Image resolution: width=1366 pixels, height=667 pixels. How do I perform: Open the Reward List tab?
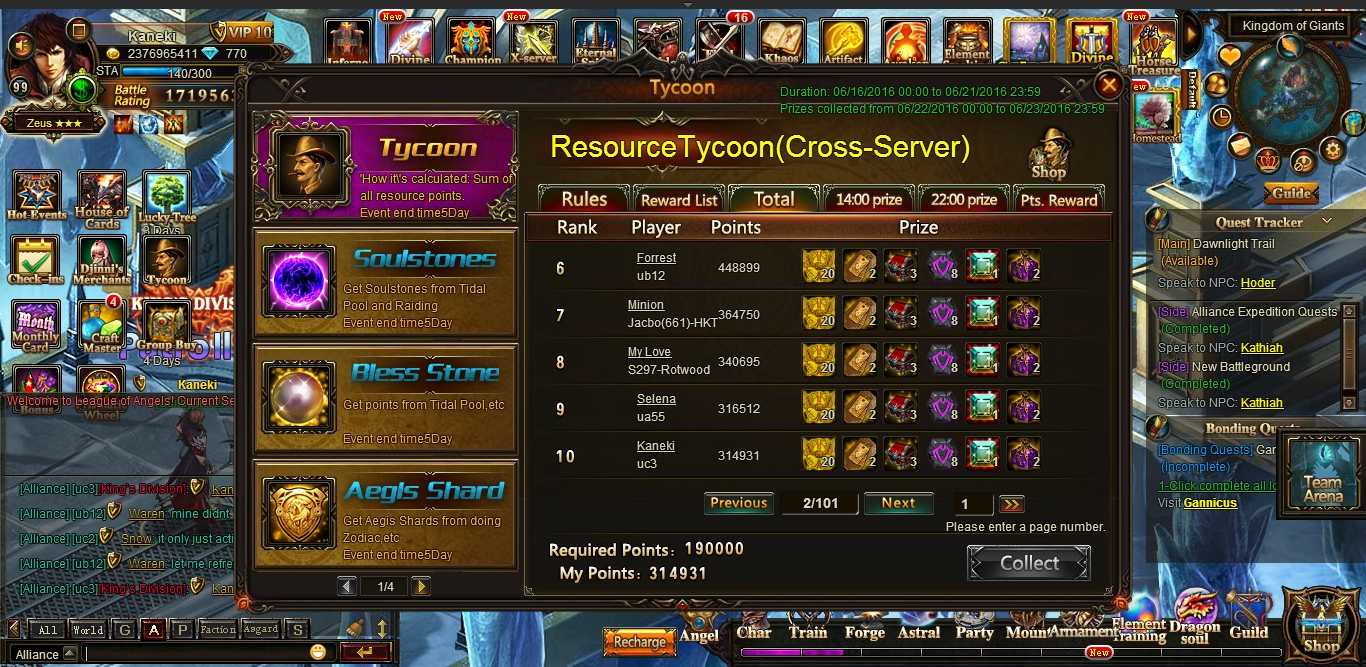click(x=679, y=199)
